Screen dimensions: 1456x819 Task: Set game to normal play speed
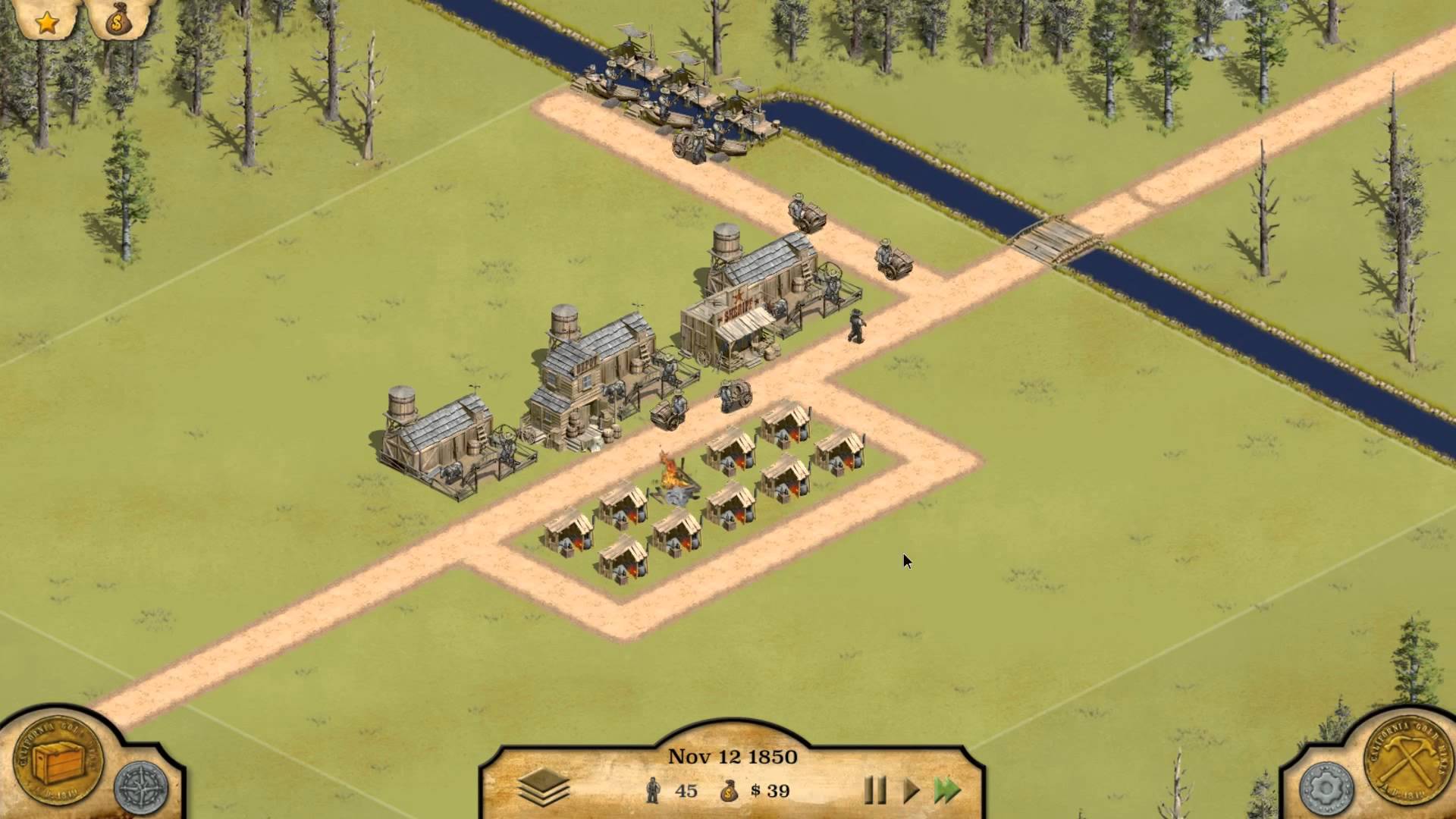(x=911, y=791)
